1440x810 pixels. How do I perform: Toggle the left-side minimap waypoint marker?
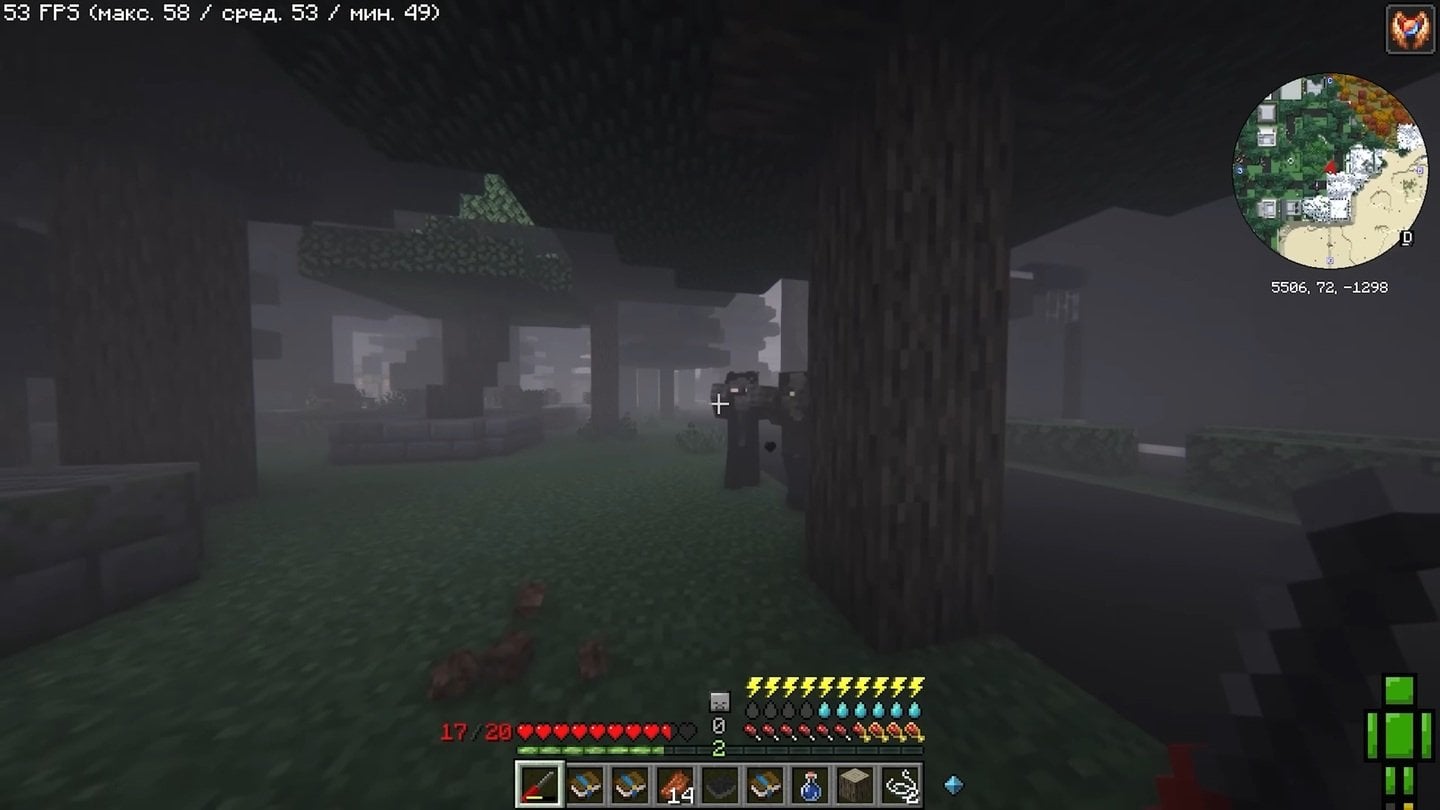coord(1239,169)
